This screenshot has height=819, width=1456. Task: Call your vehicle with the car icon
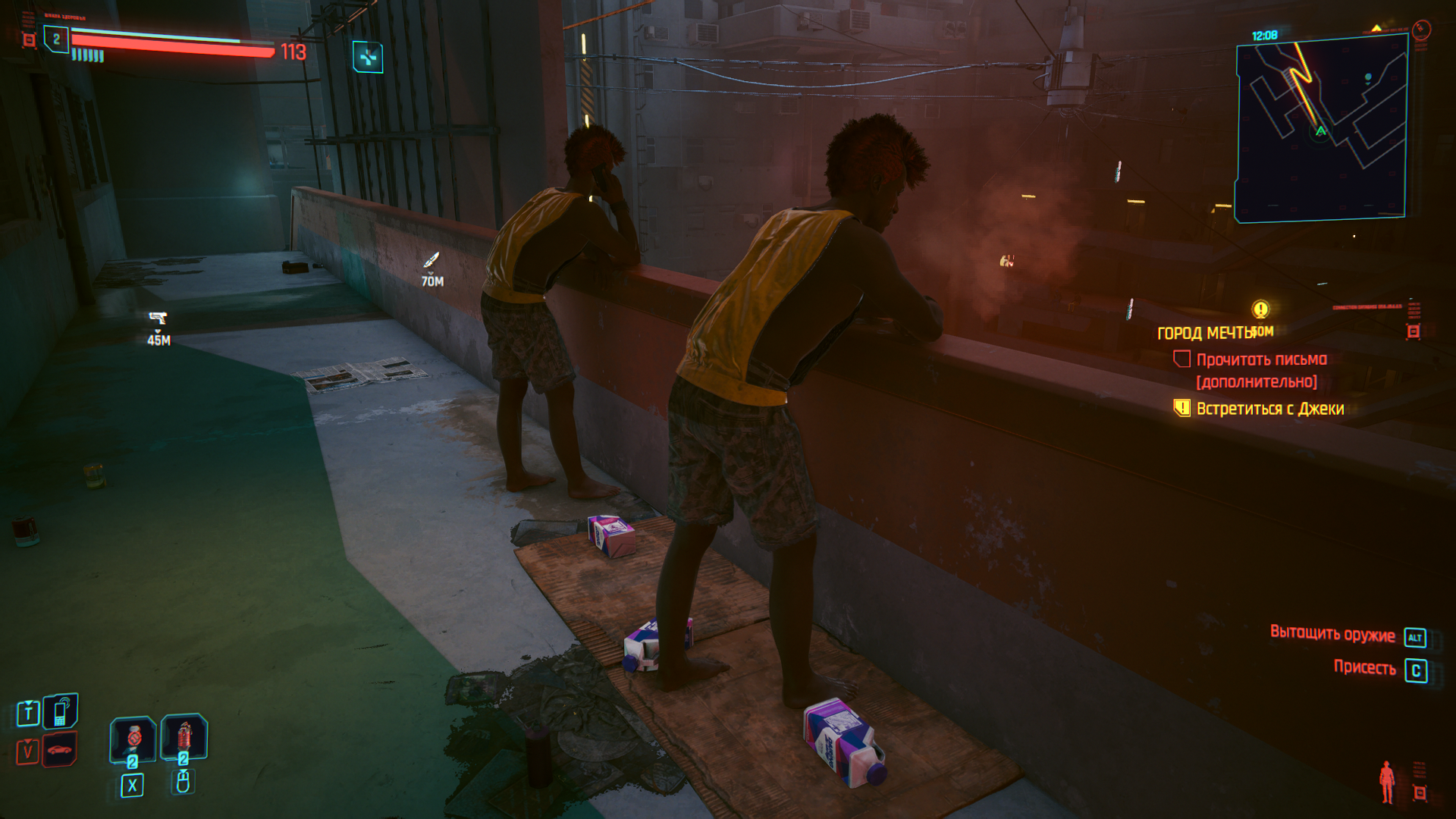pyautogui.click(x=60, y=750)
